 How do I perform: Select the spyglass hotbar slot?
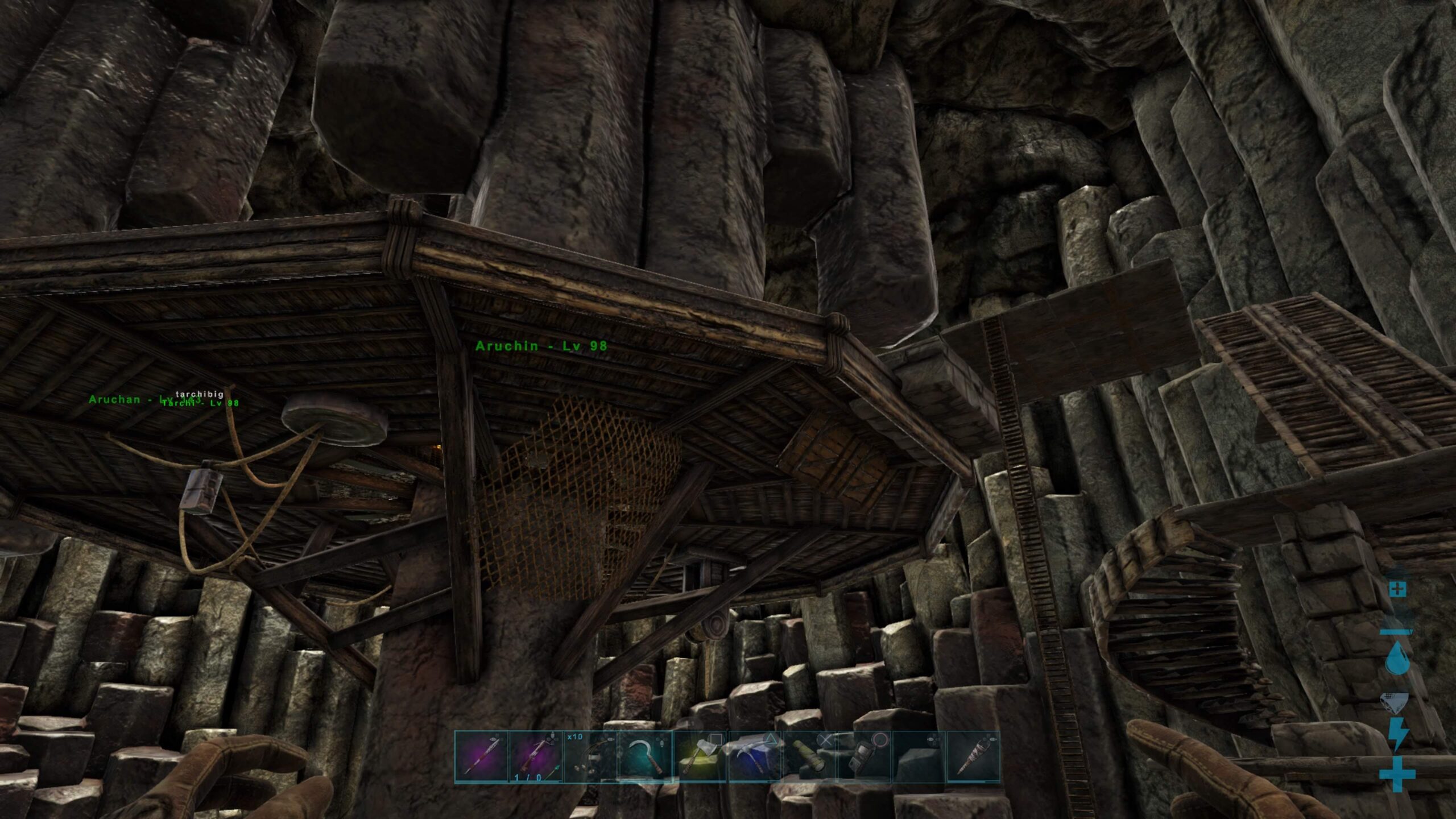pyautogui.click(x=809, y=757)
